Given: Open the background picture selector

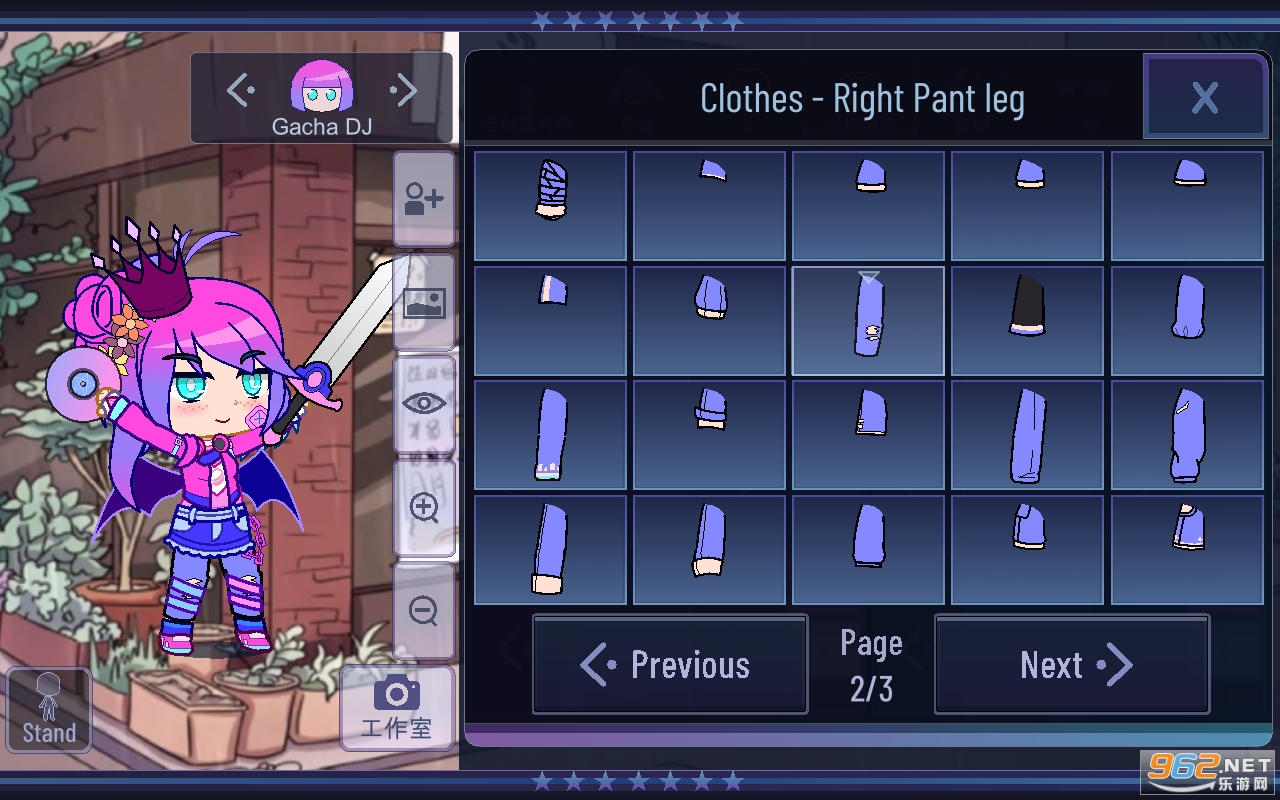Looking at the screenshot, I should pos(424,302).
